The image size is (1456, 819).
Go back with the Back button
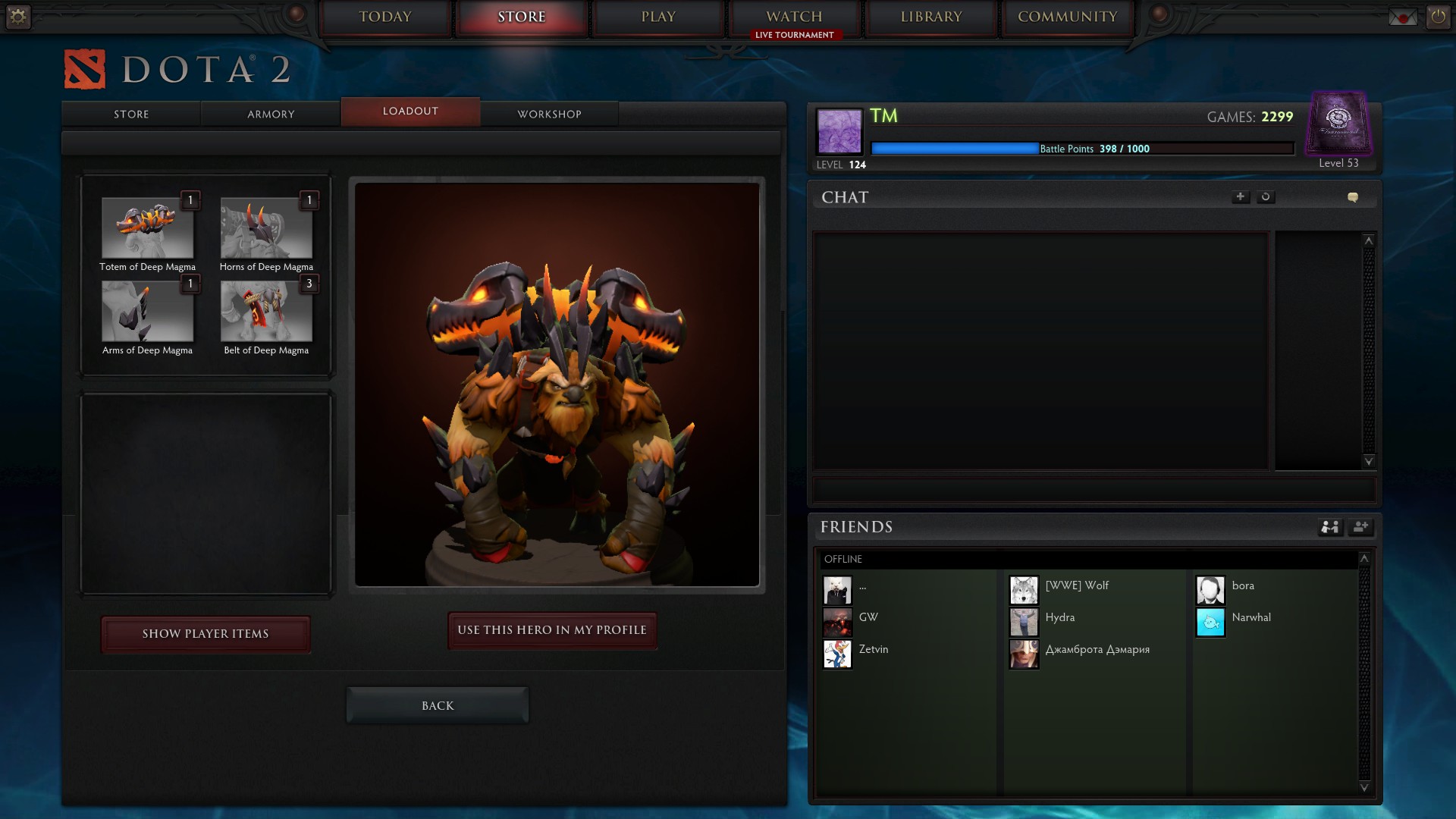pos(438,706)
